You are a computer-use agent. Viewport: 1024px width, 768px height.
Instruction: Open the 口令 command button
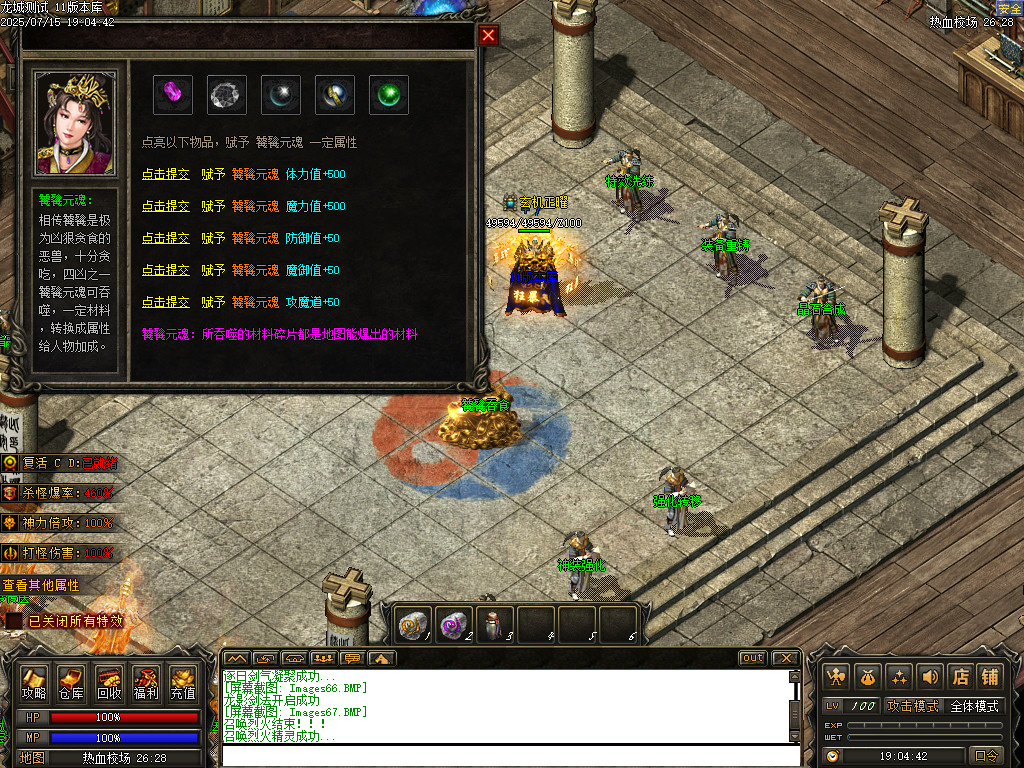click(x=986, y=756)
